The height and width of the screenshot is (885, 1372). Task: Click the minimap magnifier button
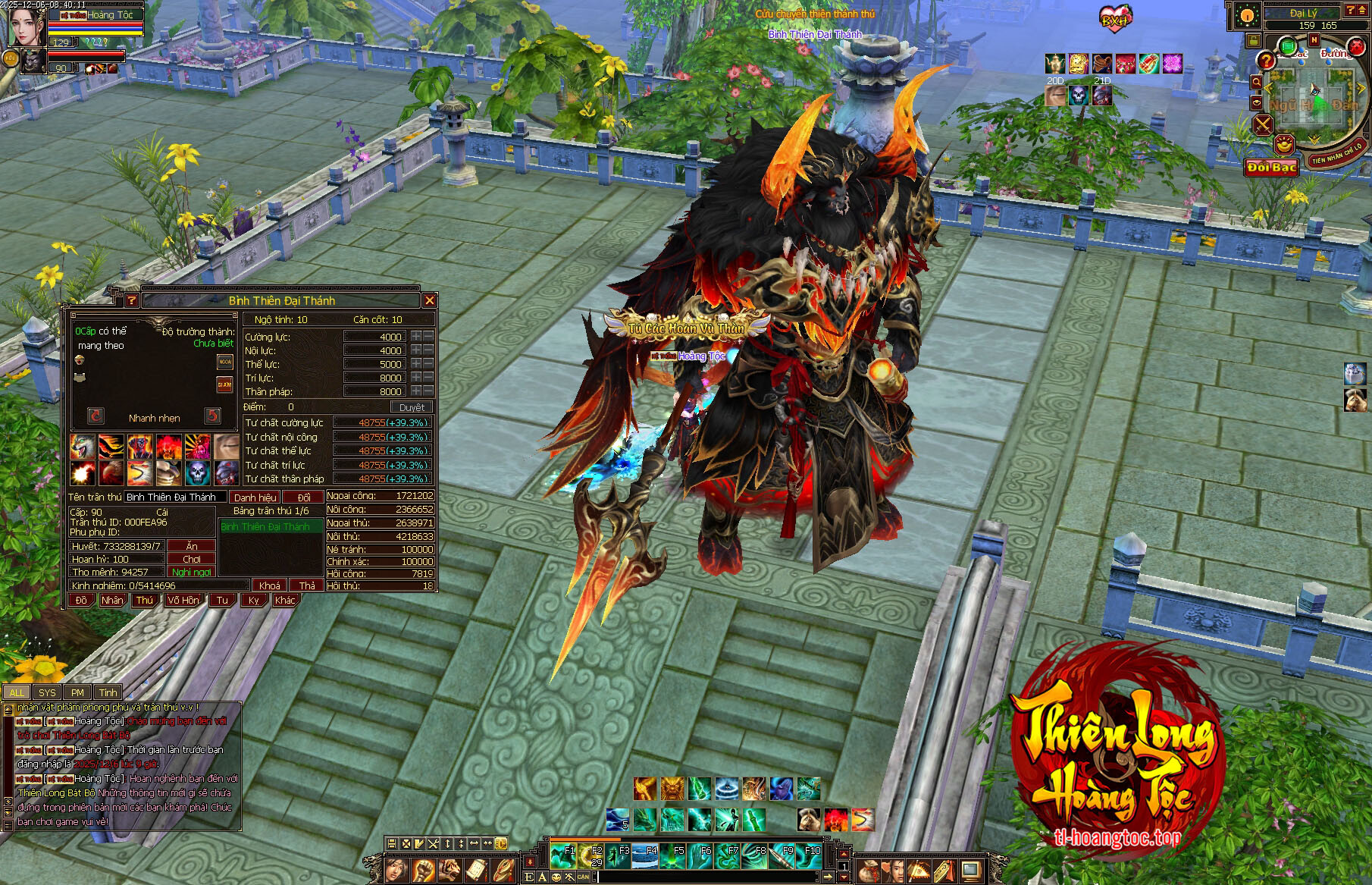coord(1256,82)
